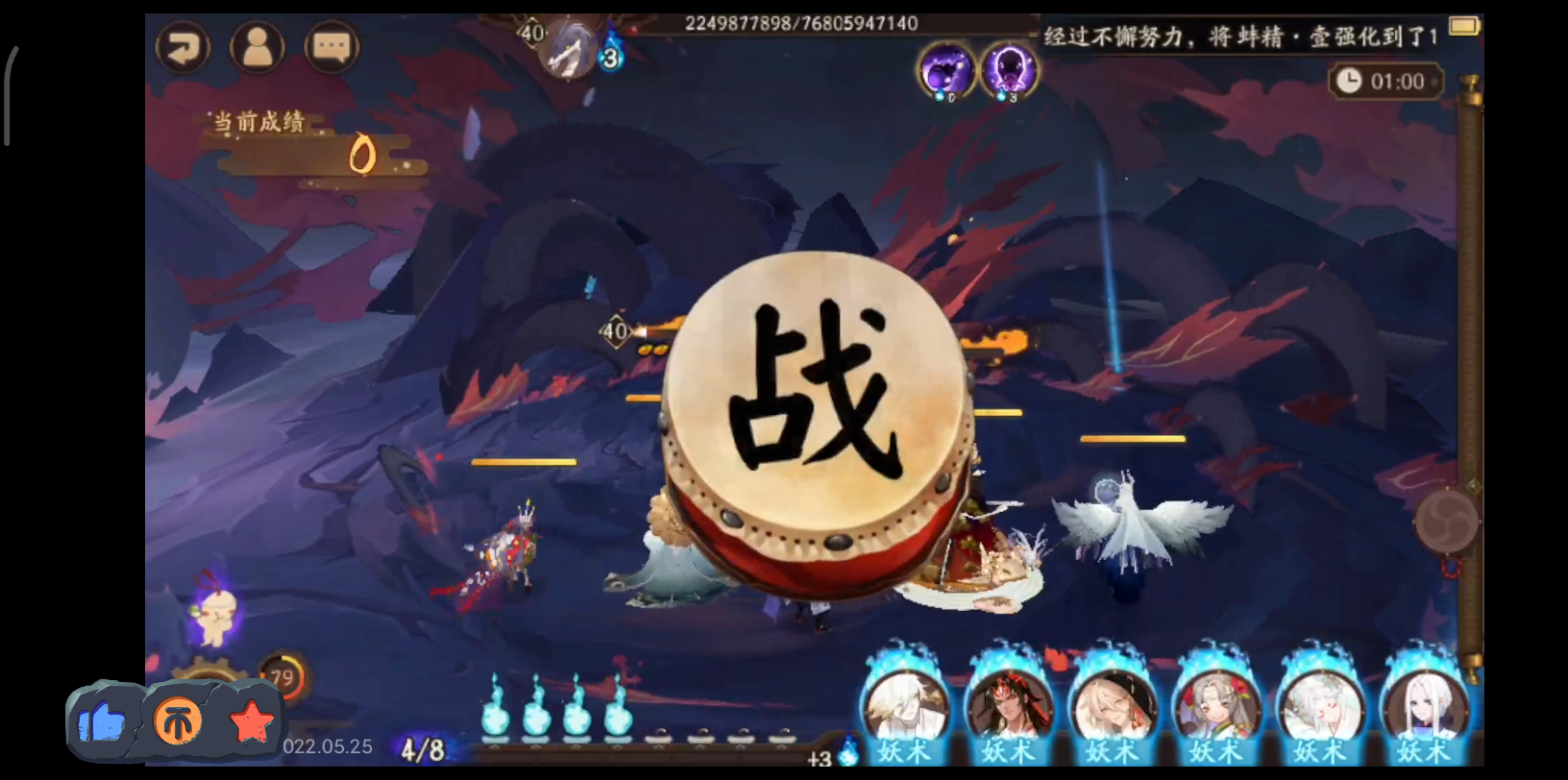Open the player profile silhouette icon
Image resolution: width=1568 pixels, height=780 pixels.
257,47
